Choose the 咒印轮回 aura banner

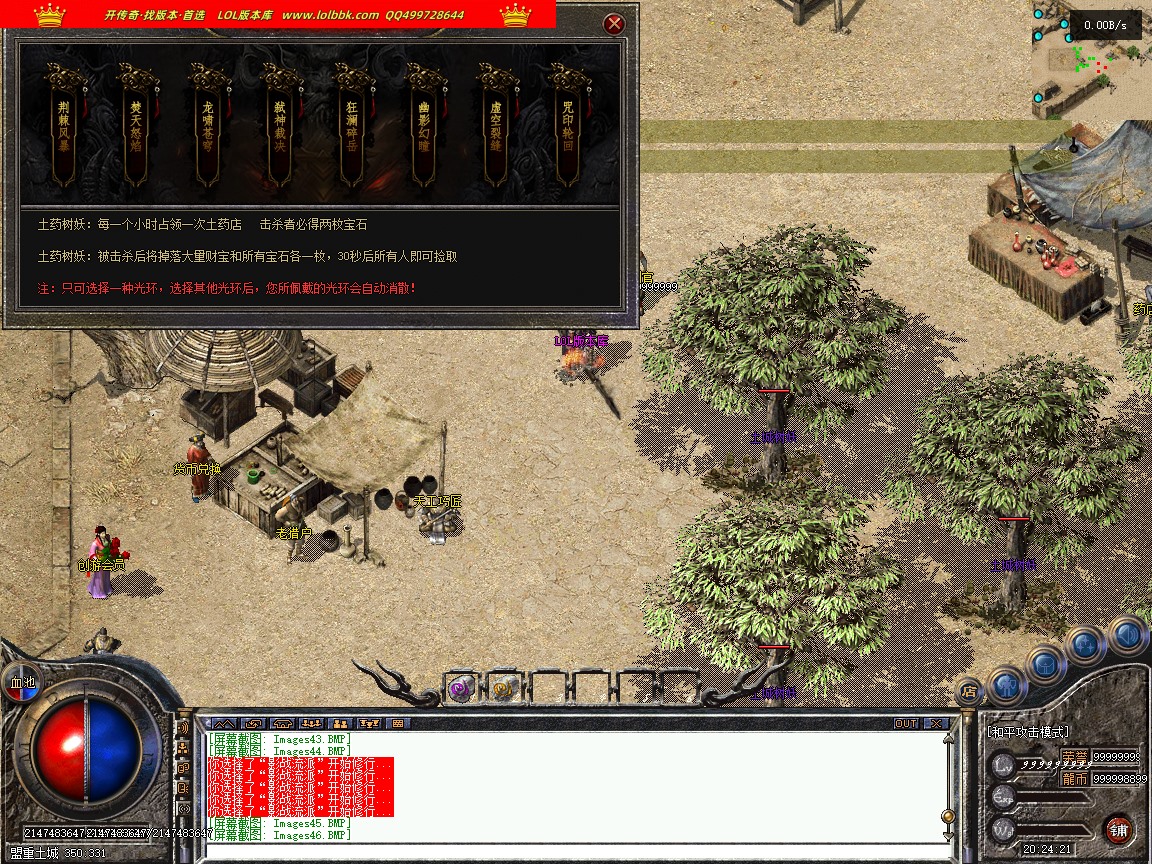point(567,128)
